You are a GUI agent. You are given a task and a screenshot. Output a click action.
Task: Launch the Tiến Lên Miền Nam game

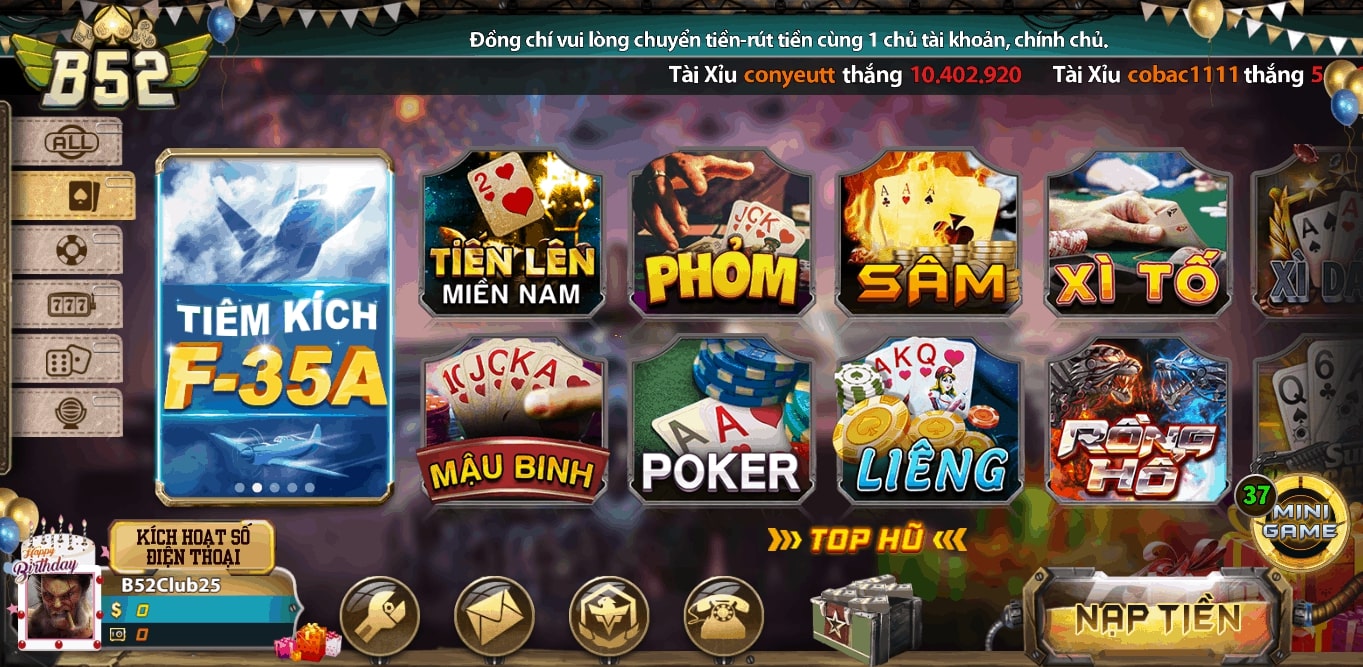[x=512, y=233]
